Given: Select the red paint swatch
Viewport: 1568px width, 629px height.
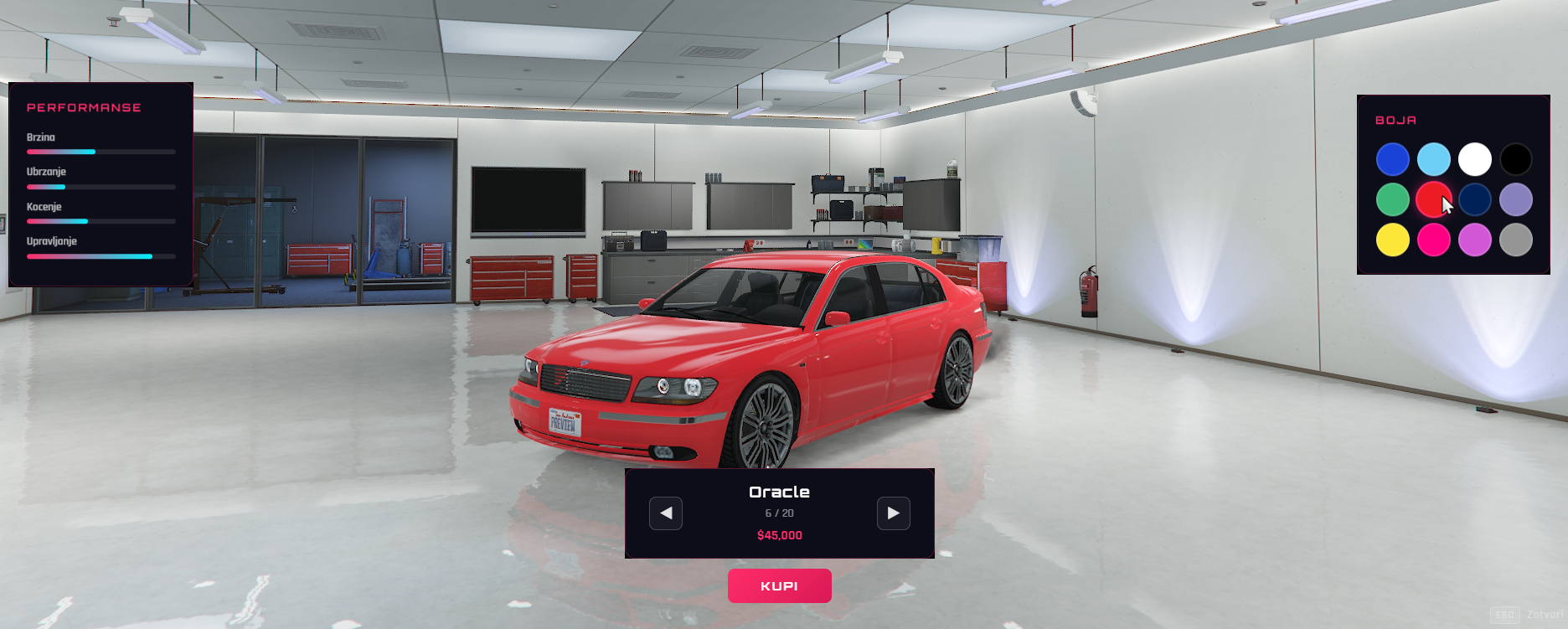Looking at the screenshot, I should tap(1431, 199).
